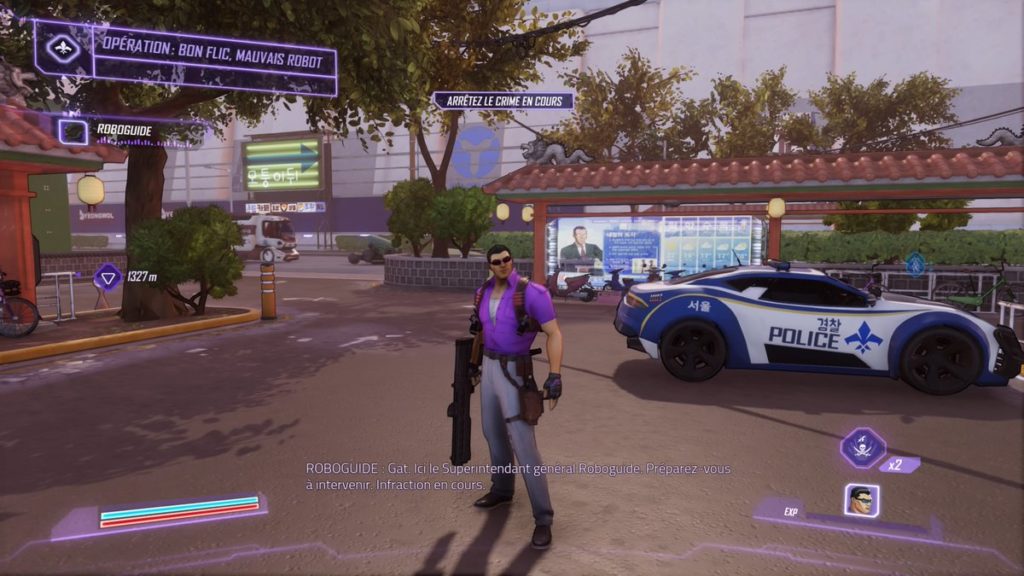
Task: Click the Arrêtez le crime en cours objective
Action: pos(503,100)
